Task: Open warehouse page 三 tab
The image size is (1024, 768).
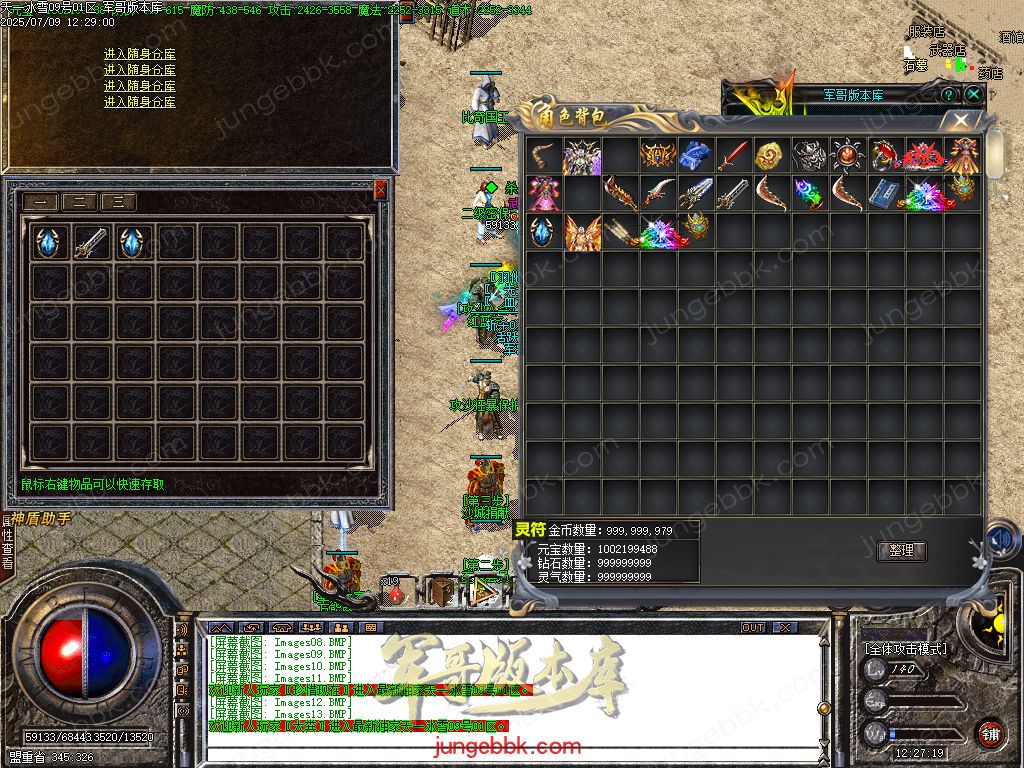Action: pyautogui.click(x=118, y=201)
